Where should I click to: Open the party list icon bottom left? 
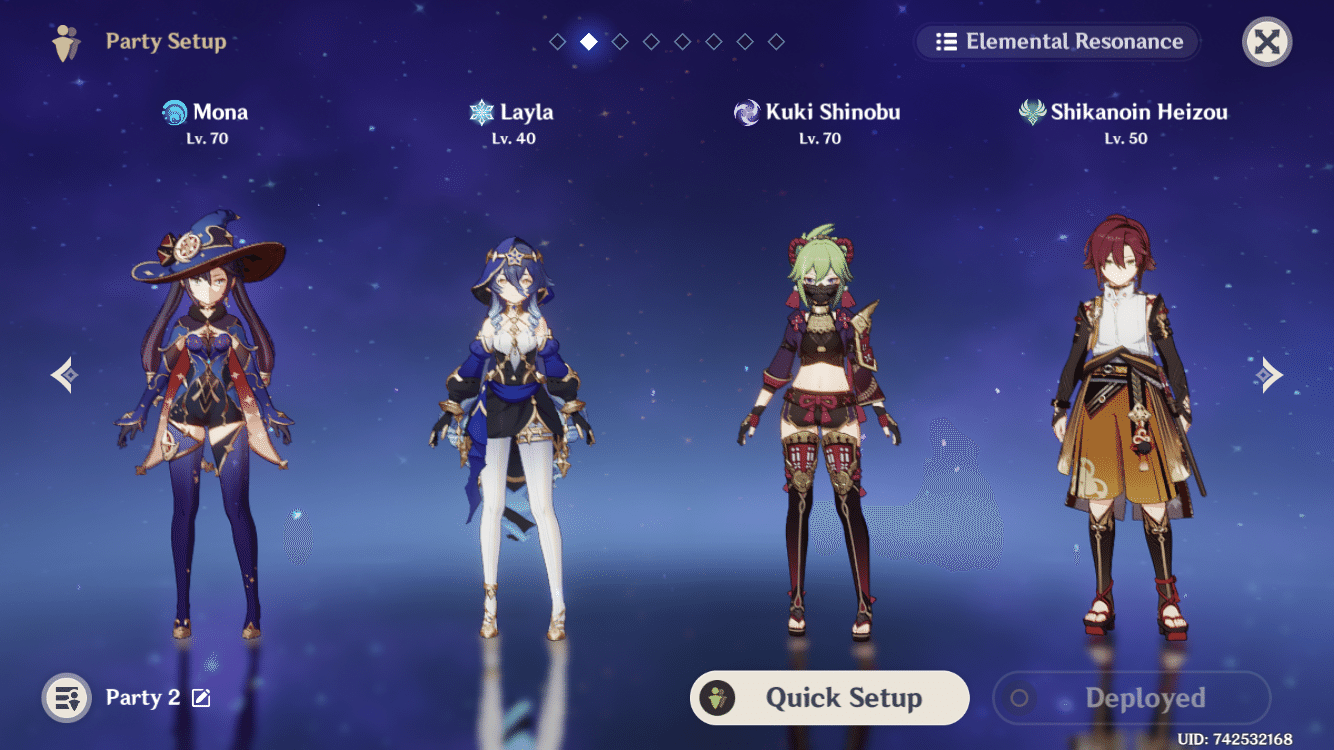[65, 697]
